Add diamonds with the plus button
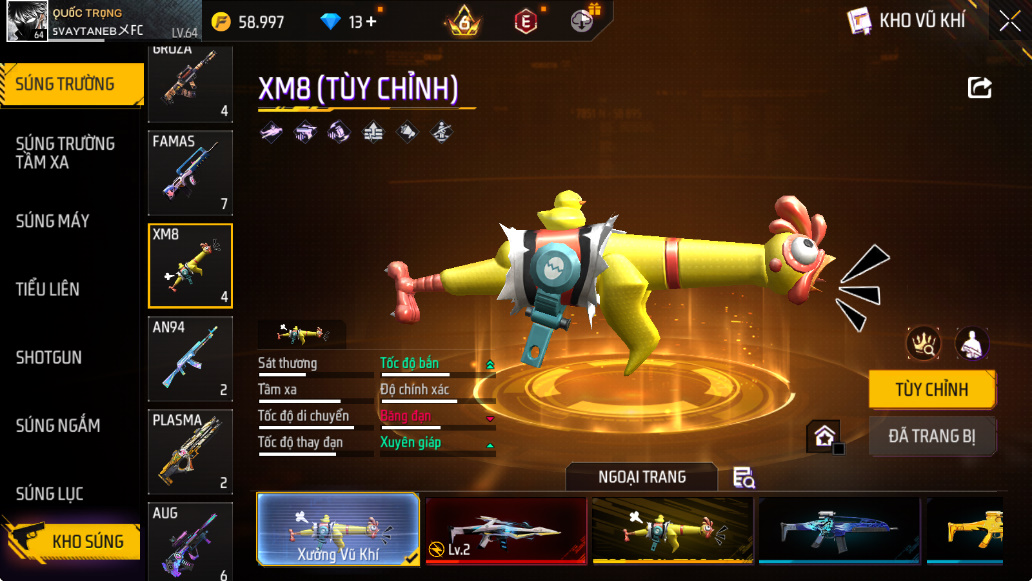 tap(371, 21)
